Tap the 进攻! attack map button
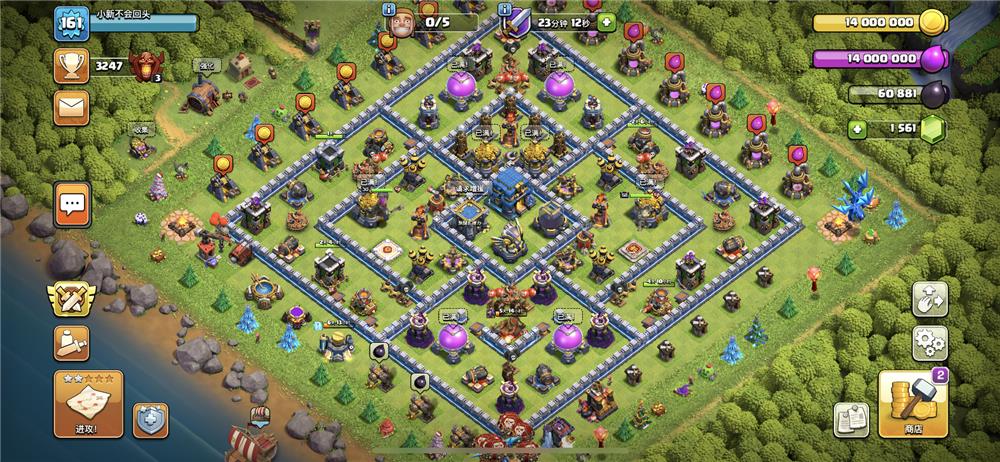 88,403
